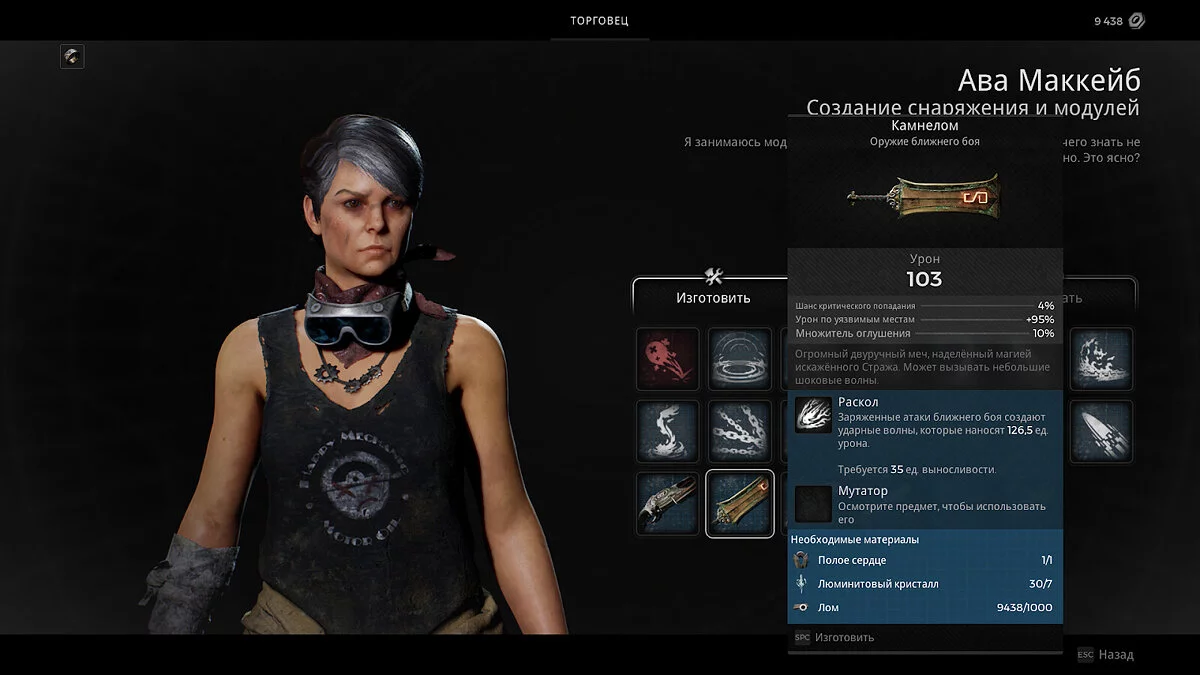Choose the ripple rings mod slot

tap(740, 359)
